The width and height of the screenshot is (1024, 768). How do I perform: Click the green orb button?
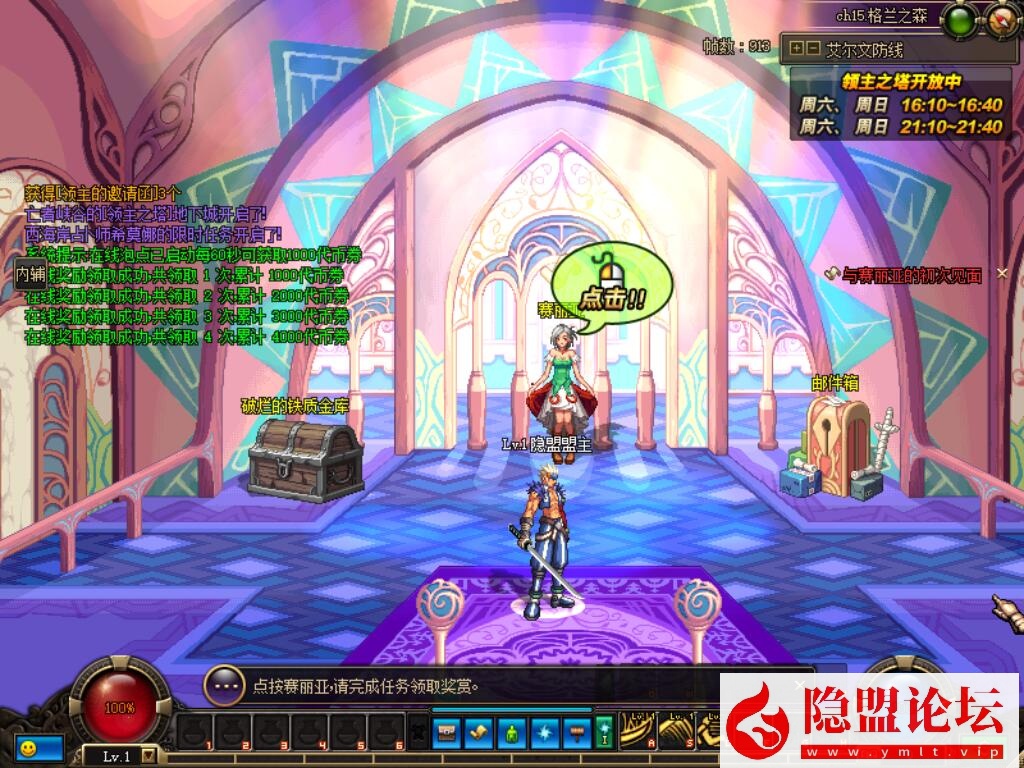(961, 19)
